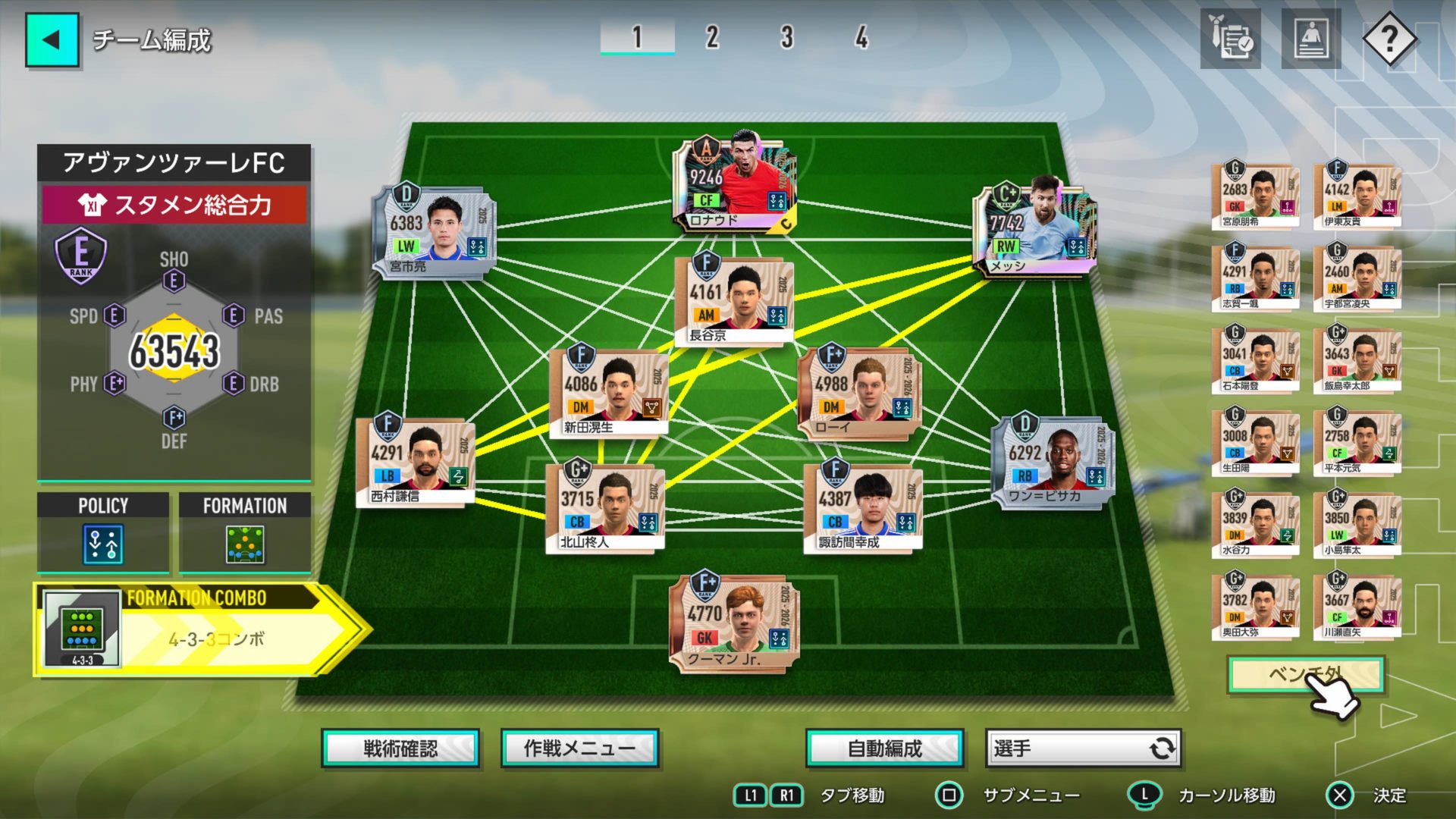The height and width of the screenshot is (819, 1456).
Task: Click the ベンチ外 button
Action: point(1305,674)
